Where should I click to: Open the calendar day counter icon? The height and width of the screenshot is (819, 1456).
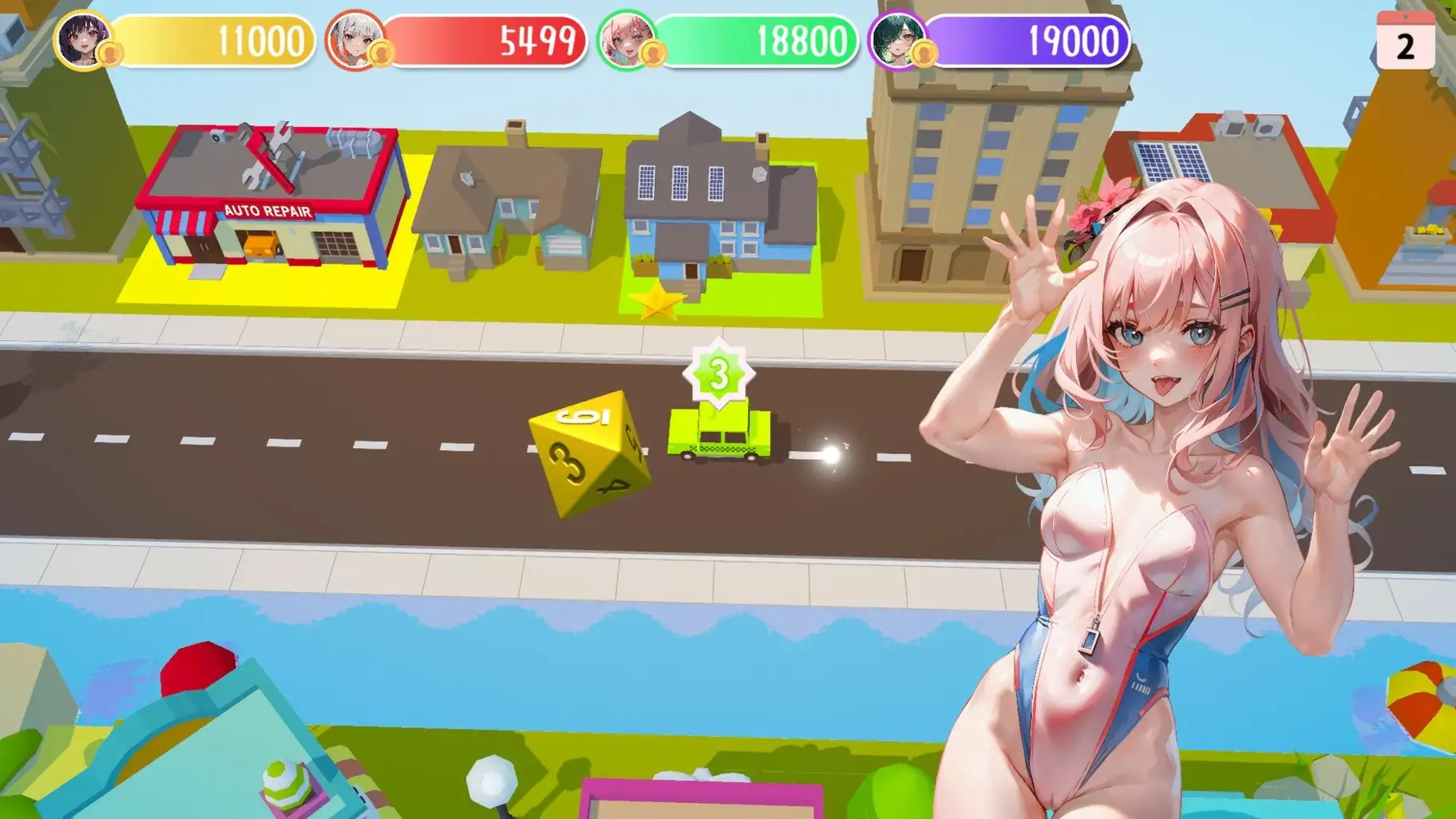coord(1405,40)
